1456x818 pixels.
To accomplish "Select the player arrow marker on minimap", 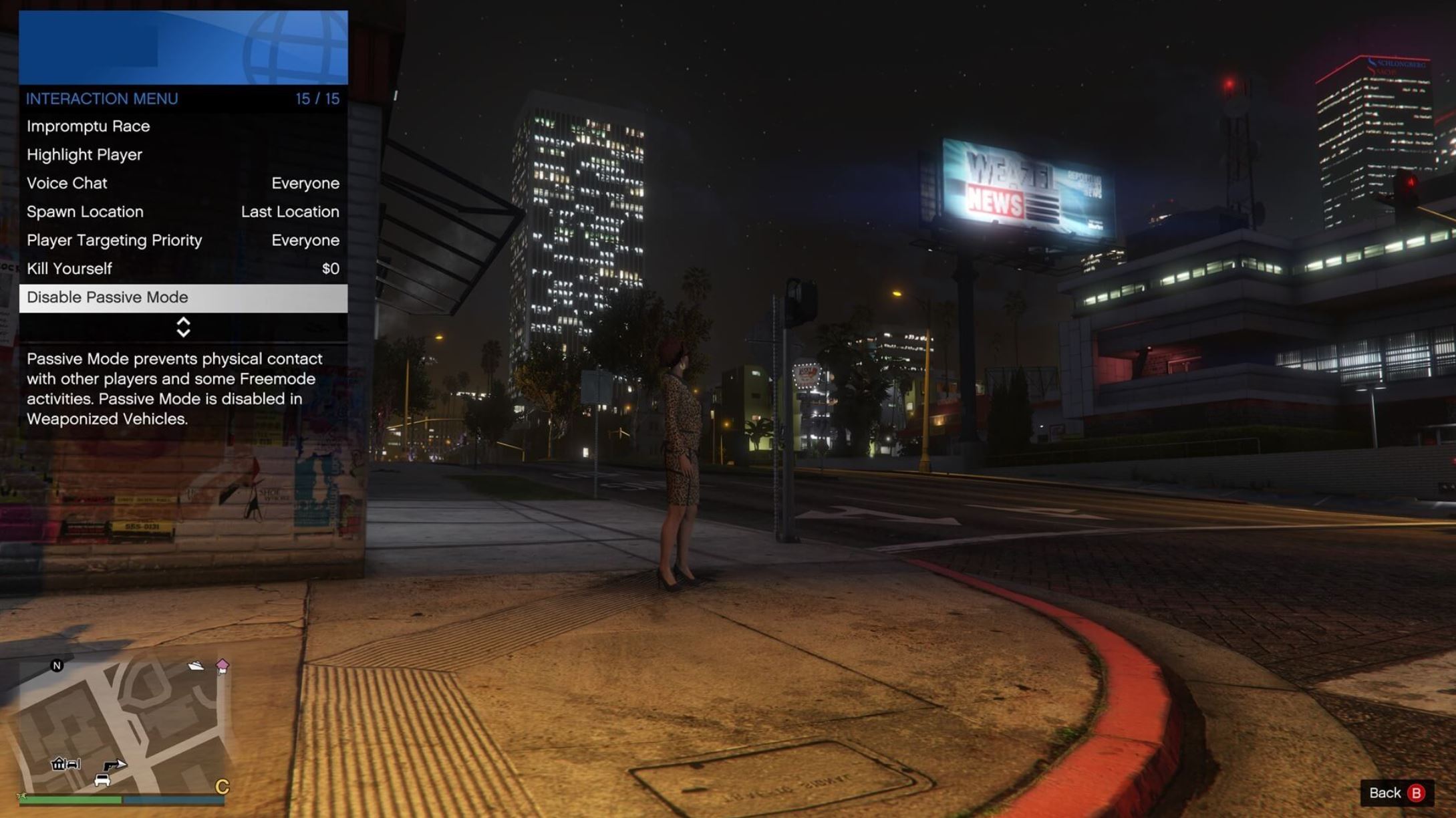I will click(x=120, y=765).
